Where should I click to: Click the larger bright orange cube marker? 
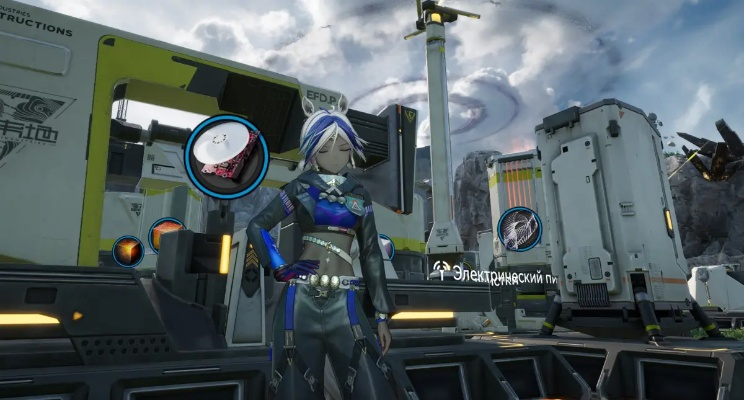(166, 235)
